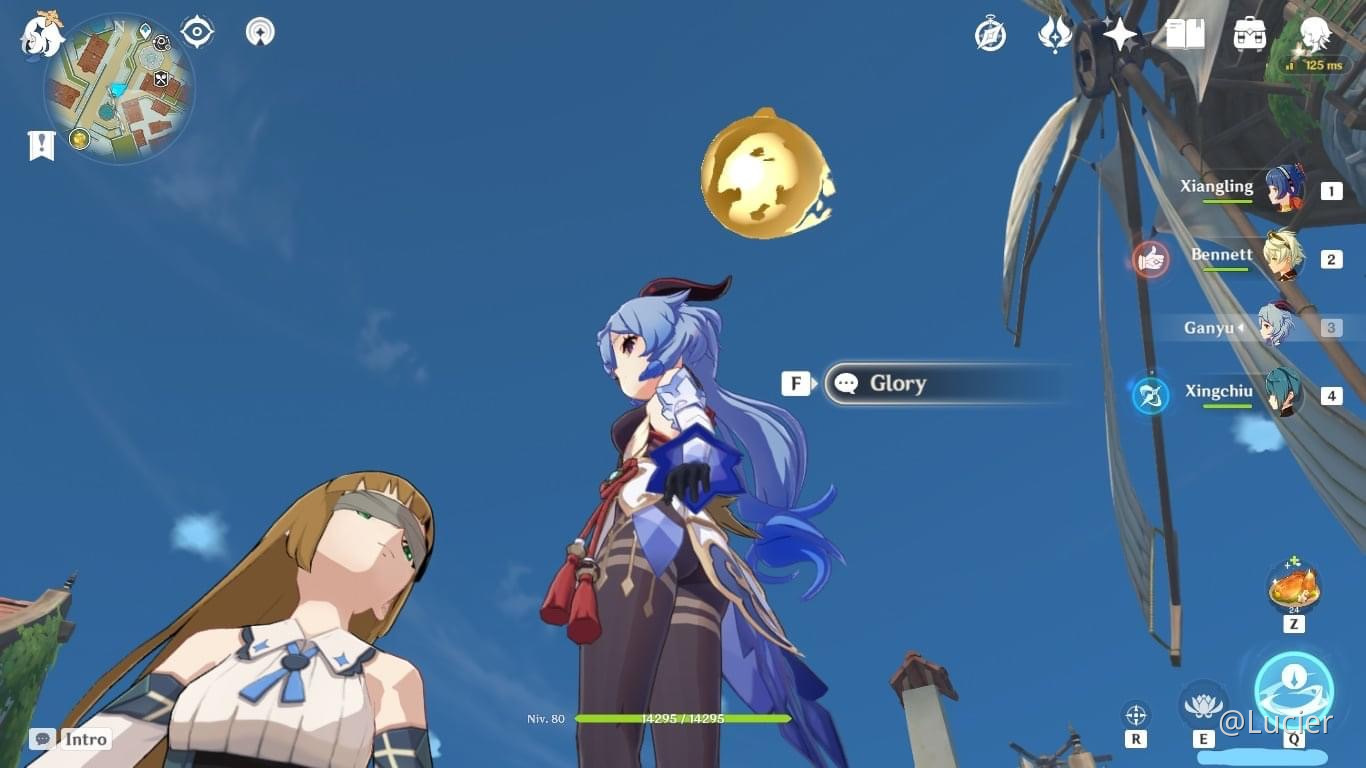Open the Anemo wings event icon
The height and width of the screenshot is (768, 1366).
pos(1056,34)
